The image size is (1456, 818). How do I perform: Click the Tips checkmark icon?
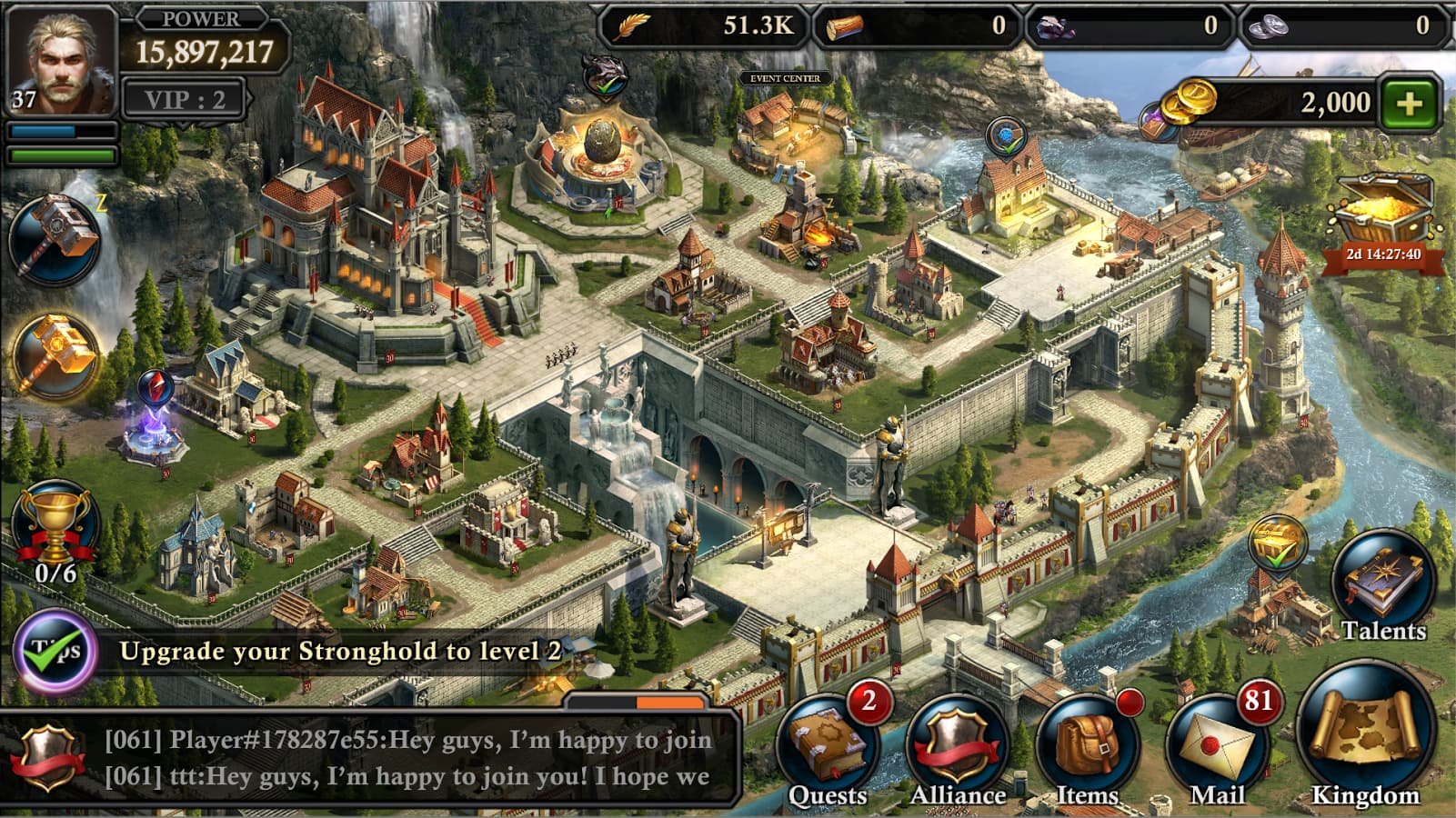coord(55,653)
